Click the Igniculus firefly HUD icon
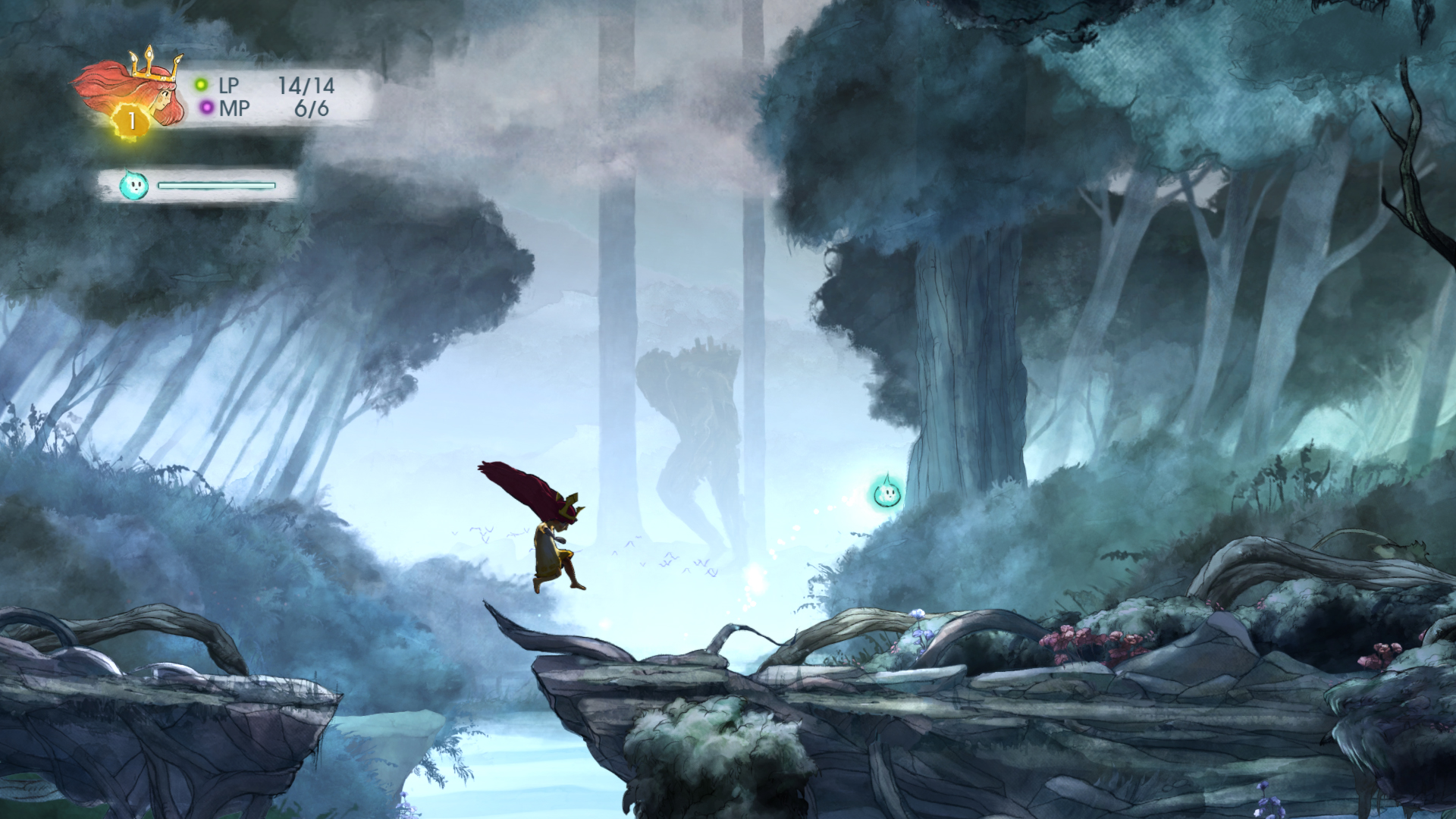Image resolution: width=1456 pixels, height=819 pixels. (x=134, y=185)
